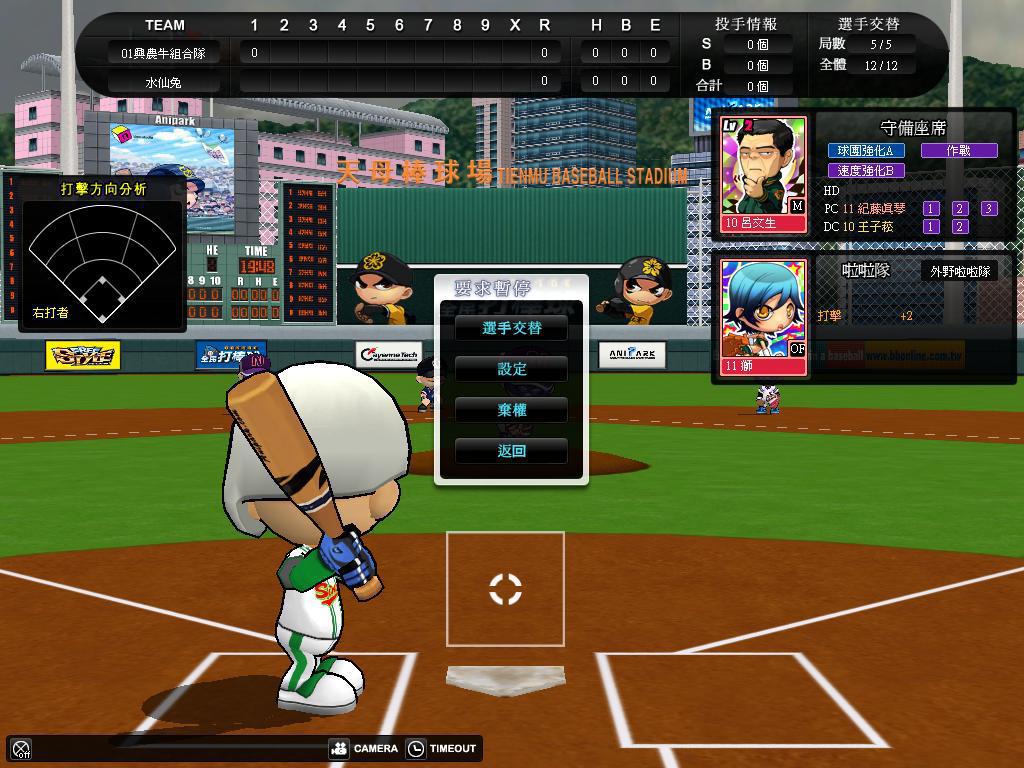1024x768 pixels.
Task: Open 設定 from the pause menu
Action: [511, 369]
